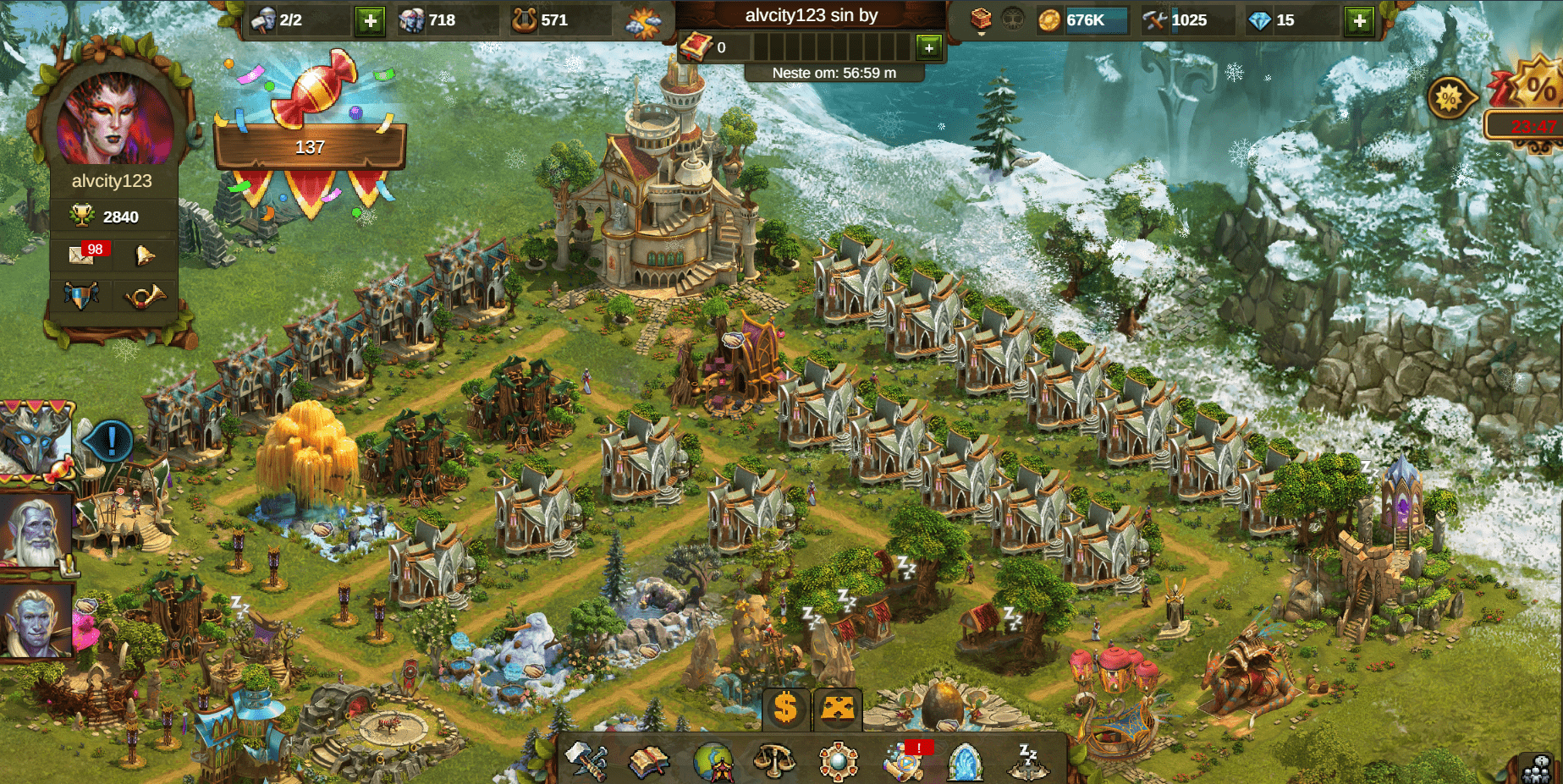The width and height of the screenshot is (1563, 784).
Task: Open the ancient wonders ring icon
Action: pos(839,761)
